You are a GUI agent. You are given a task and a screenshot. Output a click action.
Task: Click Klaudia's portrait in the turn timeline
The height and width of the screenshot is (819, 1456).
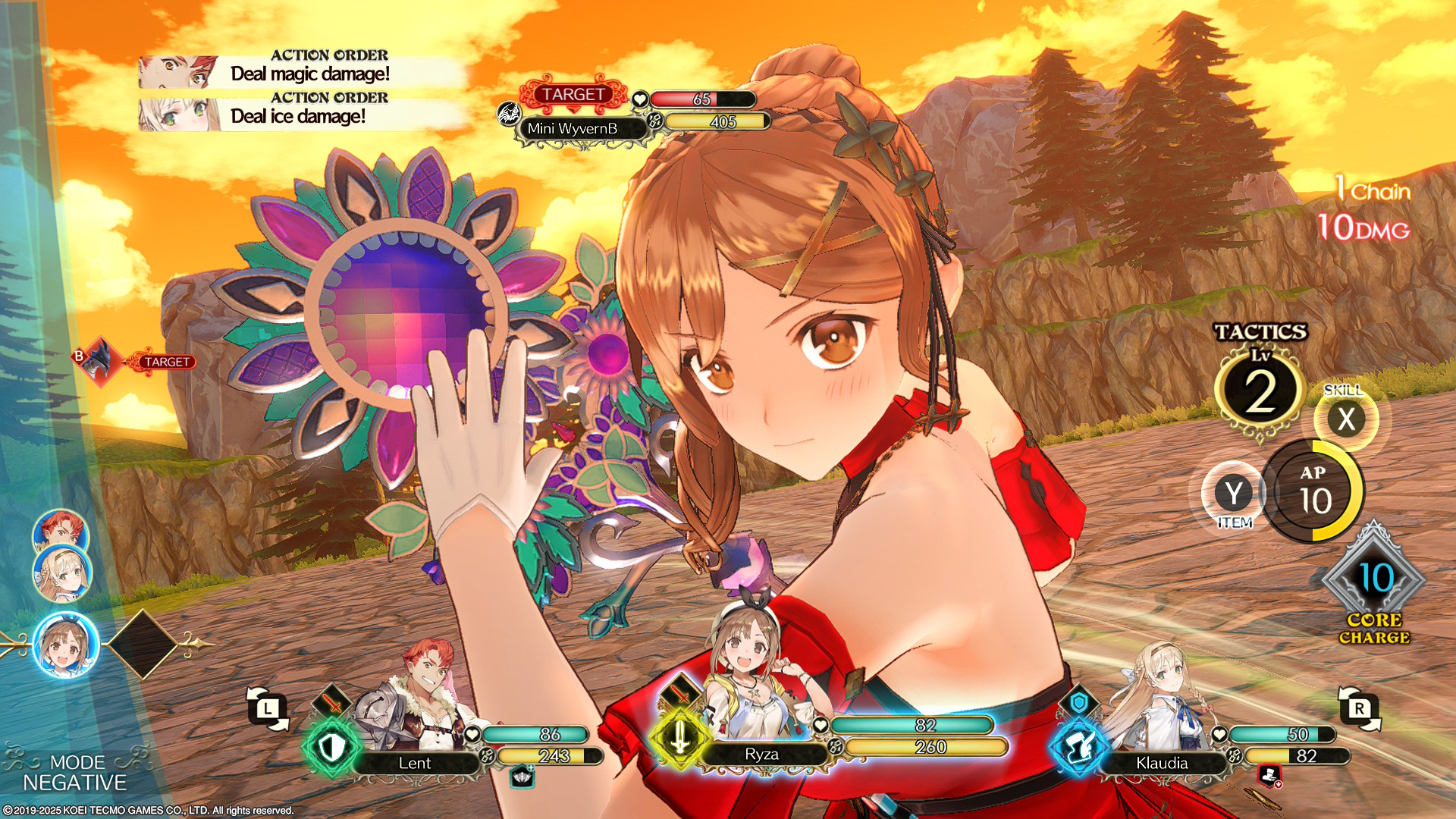62,574
